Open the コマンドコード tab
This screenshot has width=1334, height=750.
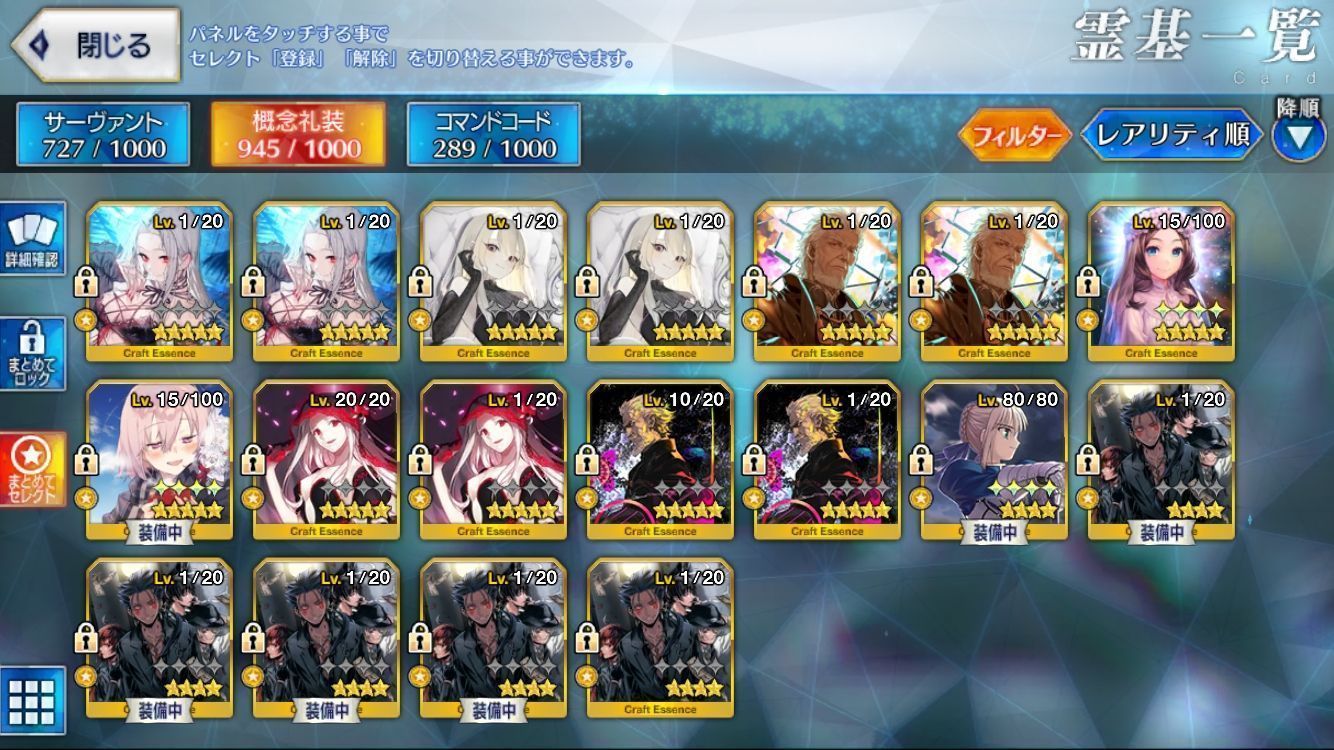493,135
